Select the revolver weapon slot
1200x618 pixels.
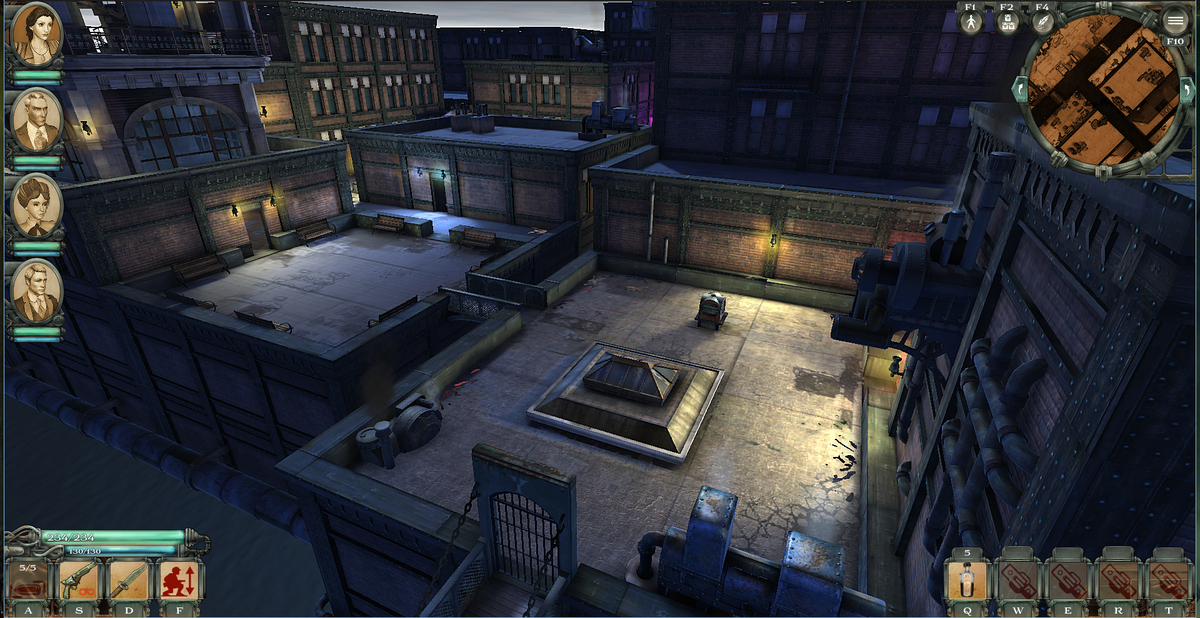point(80,580)
